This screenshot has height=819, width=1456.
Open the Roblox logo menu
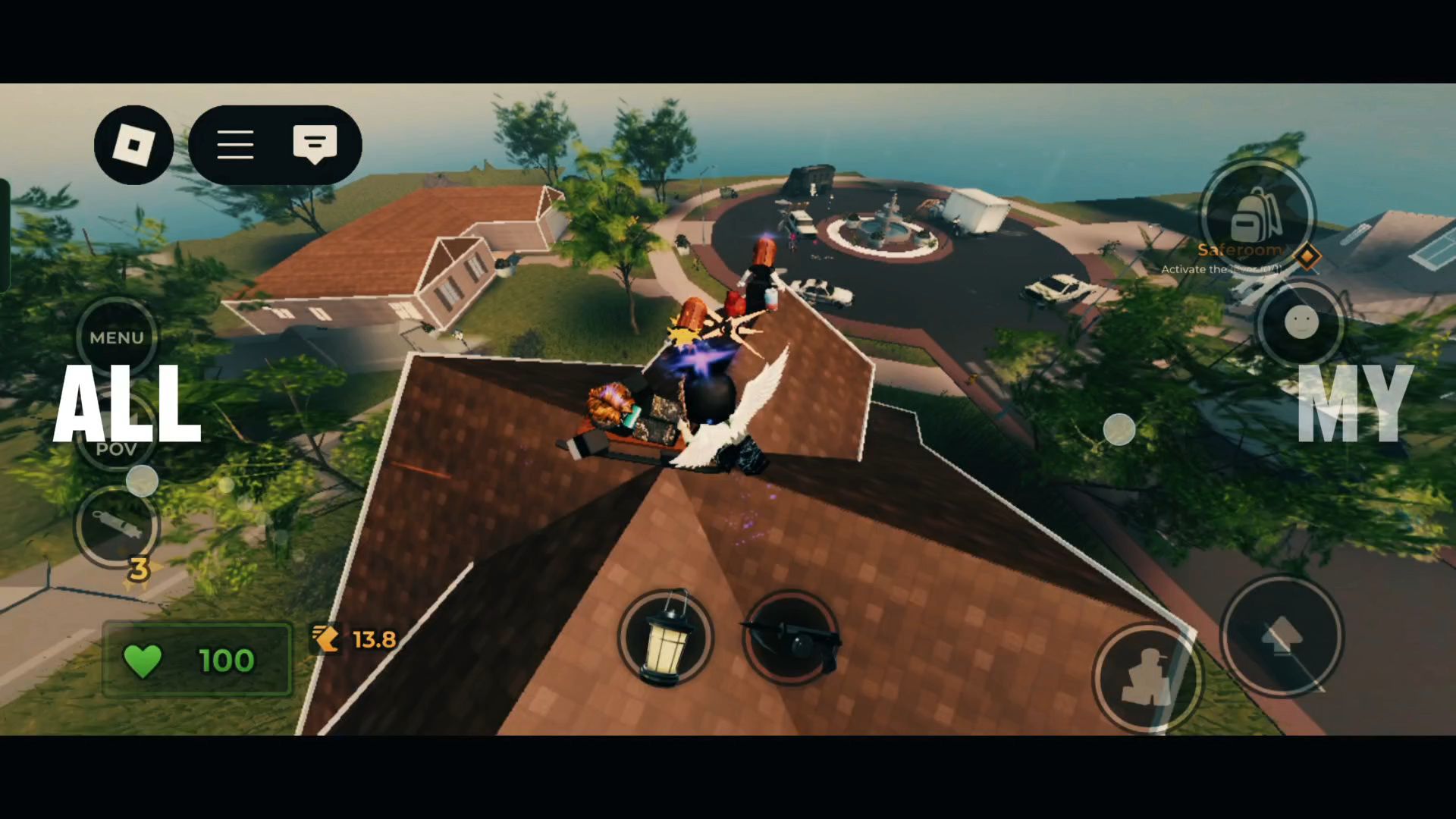click(133, 145)
